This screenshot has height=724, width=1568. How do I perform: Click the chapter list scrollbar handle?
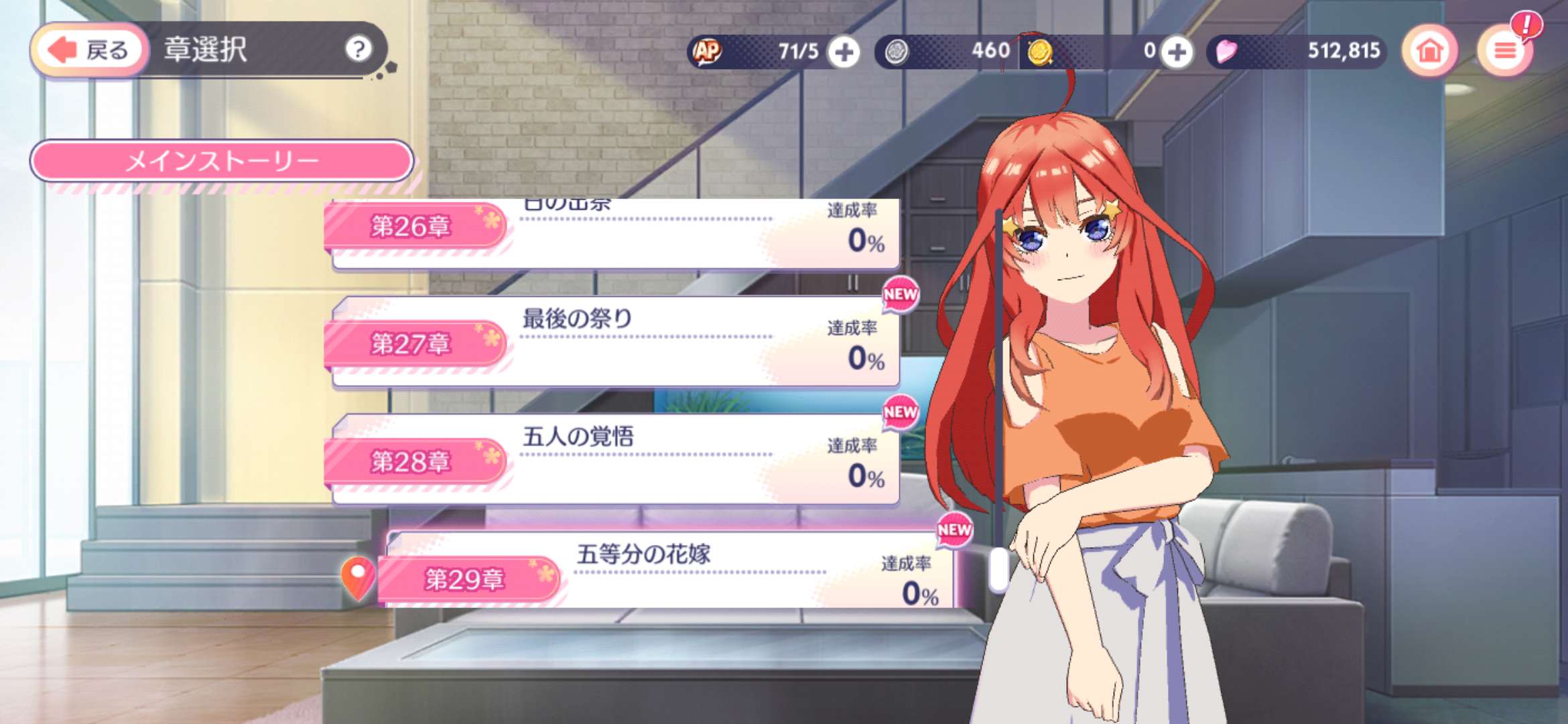[x=999, y=568]
